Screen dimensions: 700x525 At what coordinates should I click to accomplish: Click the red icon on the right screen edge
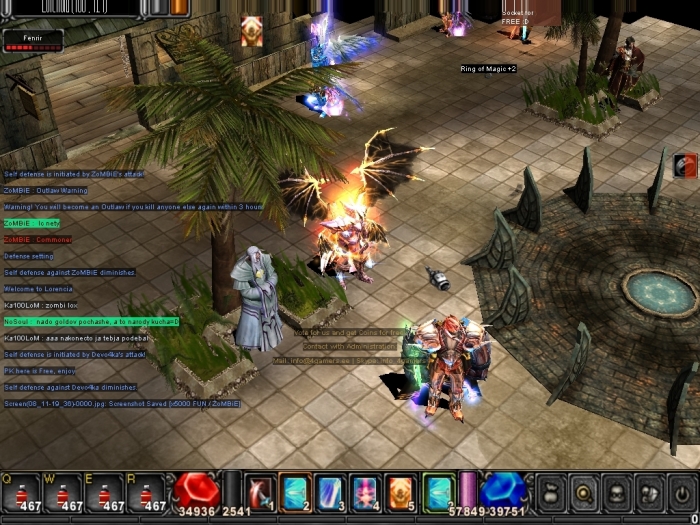tap(687, 165)
